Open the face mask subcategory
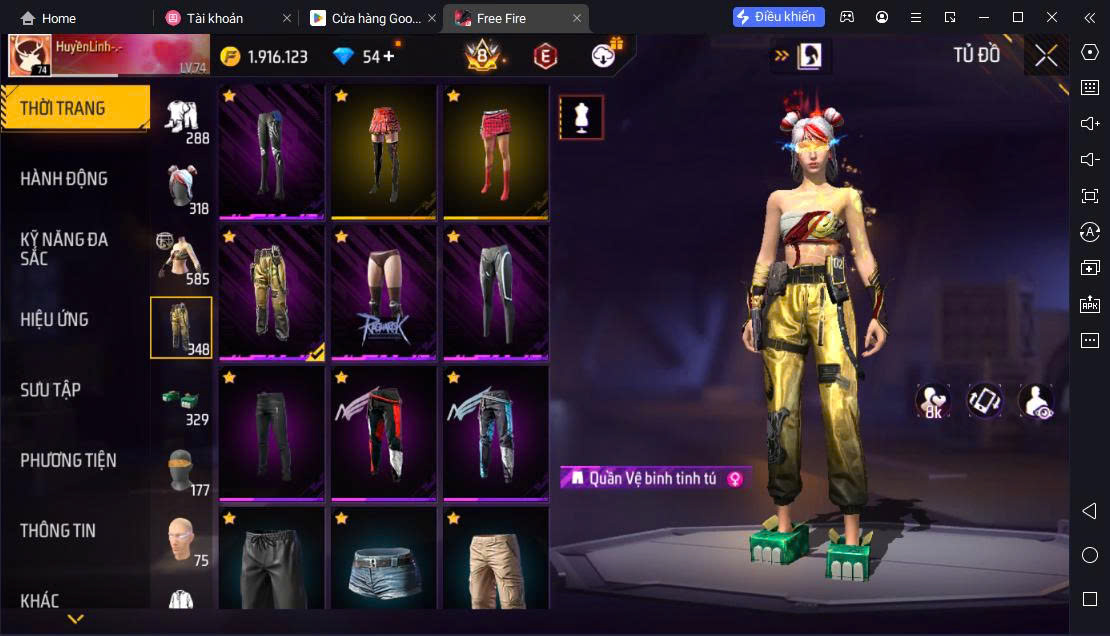Image resolution: width=1110 pixels, height=636 pixels. (x=181, y=470)
